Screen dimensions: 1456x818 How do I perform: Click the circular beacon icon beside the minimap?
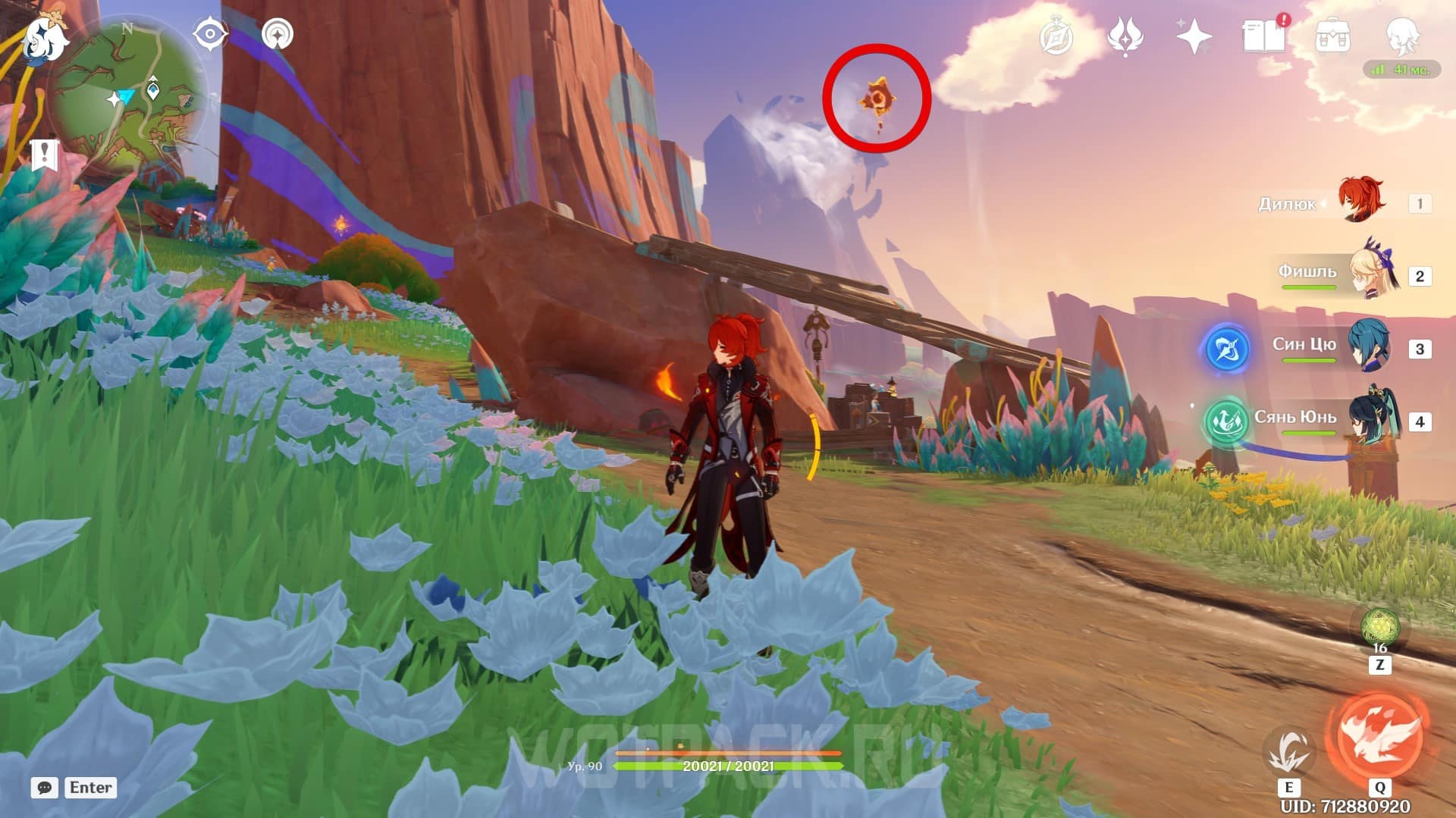click(x=277, y=34)
